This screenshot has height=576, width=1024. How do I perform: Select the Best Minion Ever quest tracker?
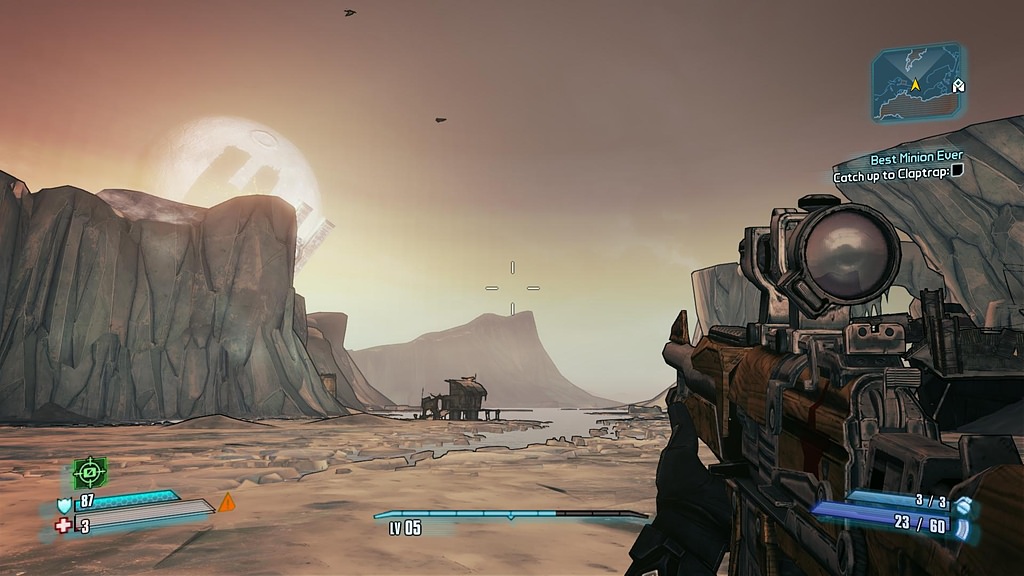916,158
